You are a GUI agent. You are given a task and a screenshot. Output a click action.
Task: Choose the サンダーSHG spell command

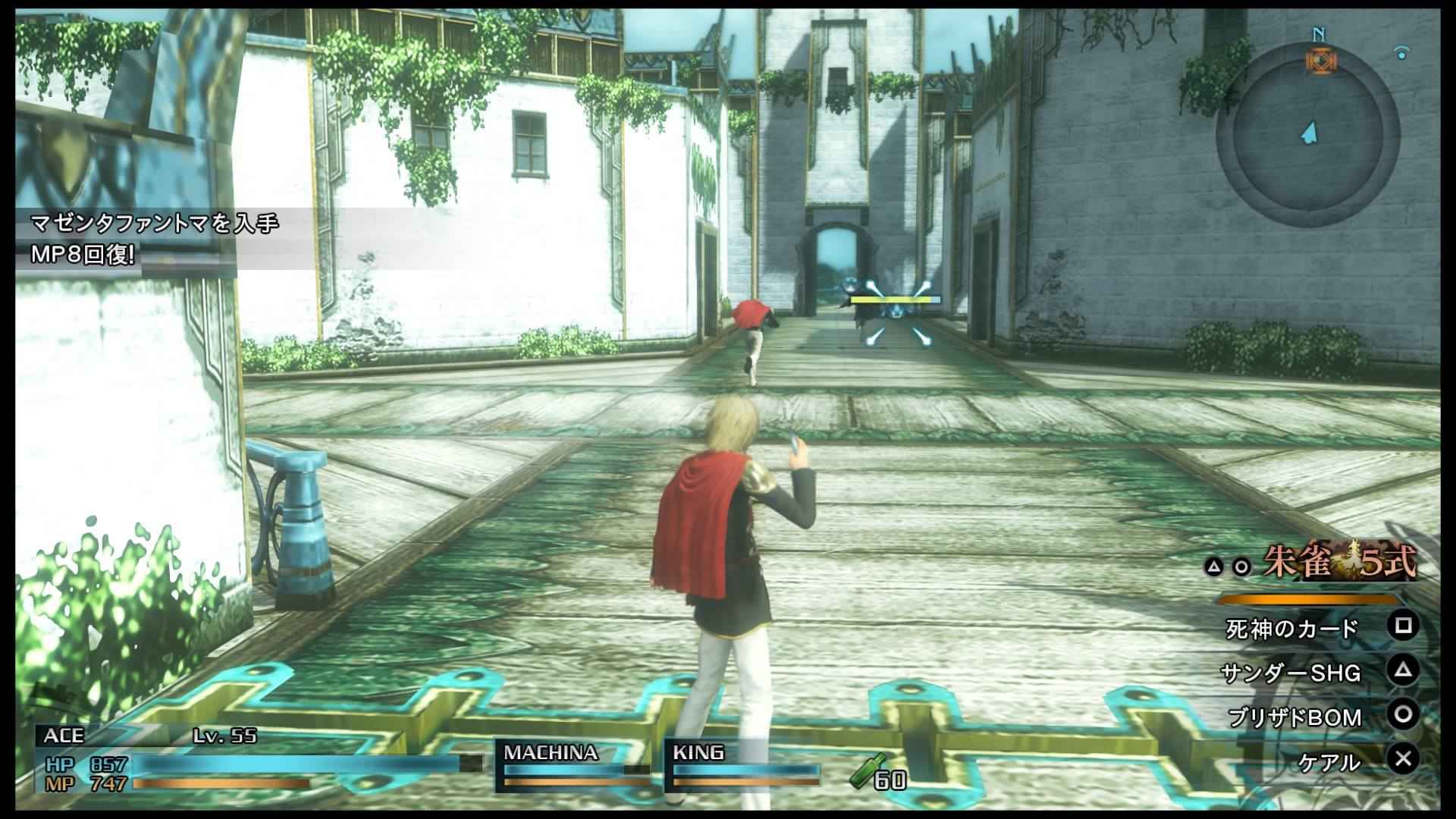(1291, 673)
